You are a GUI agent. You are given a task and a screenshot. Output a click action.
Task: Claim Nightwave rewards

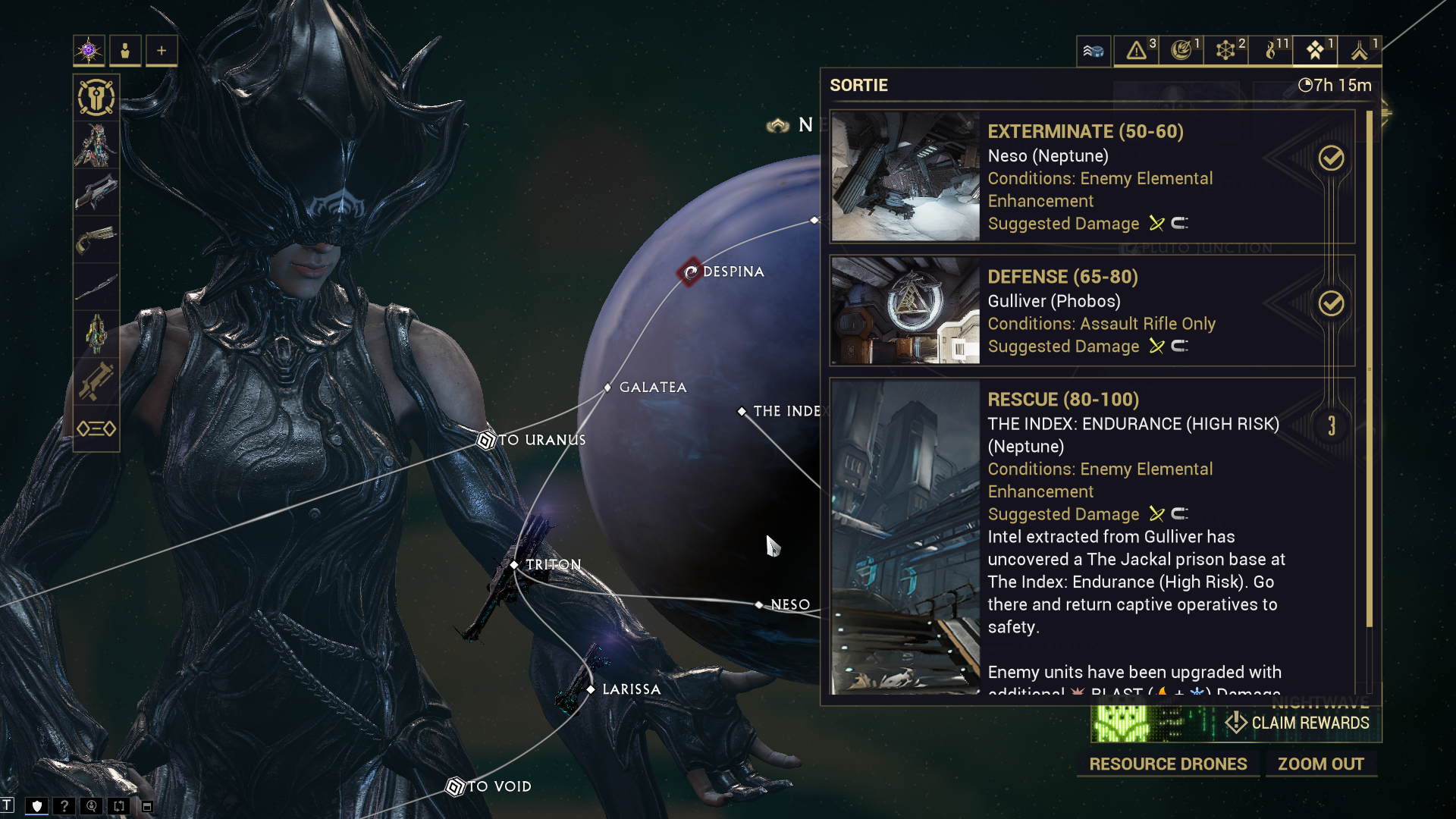tap(1298, 723)
